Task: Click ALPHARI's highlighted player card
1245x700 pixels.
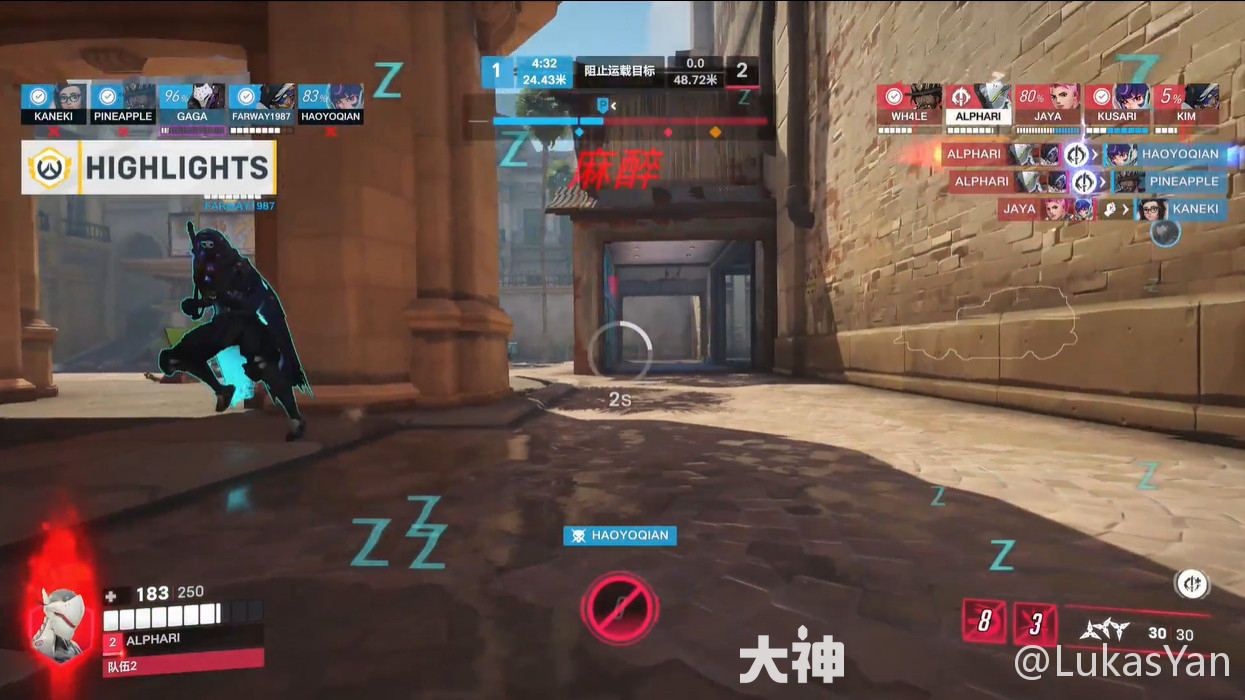Action: 978,104
